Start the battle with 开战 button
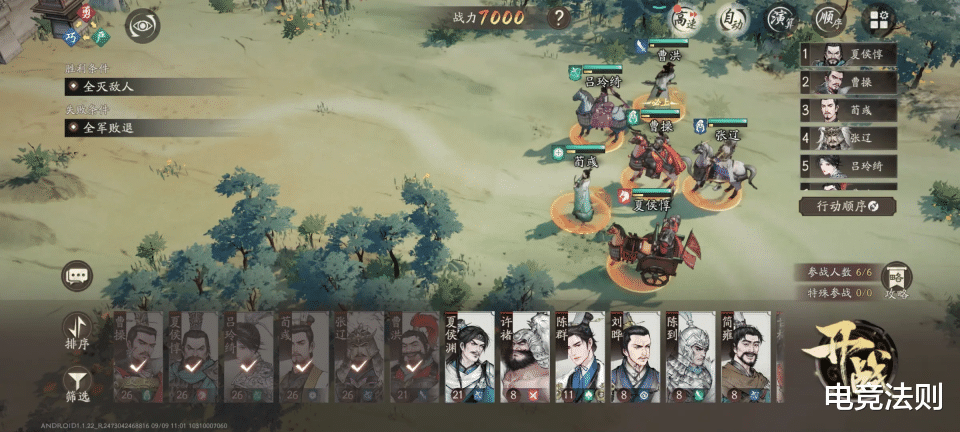Image resolution: width=960 pixels, height=432 pixels. click(x=854, y=358)
